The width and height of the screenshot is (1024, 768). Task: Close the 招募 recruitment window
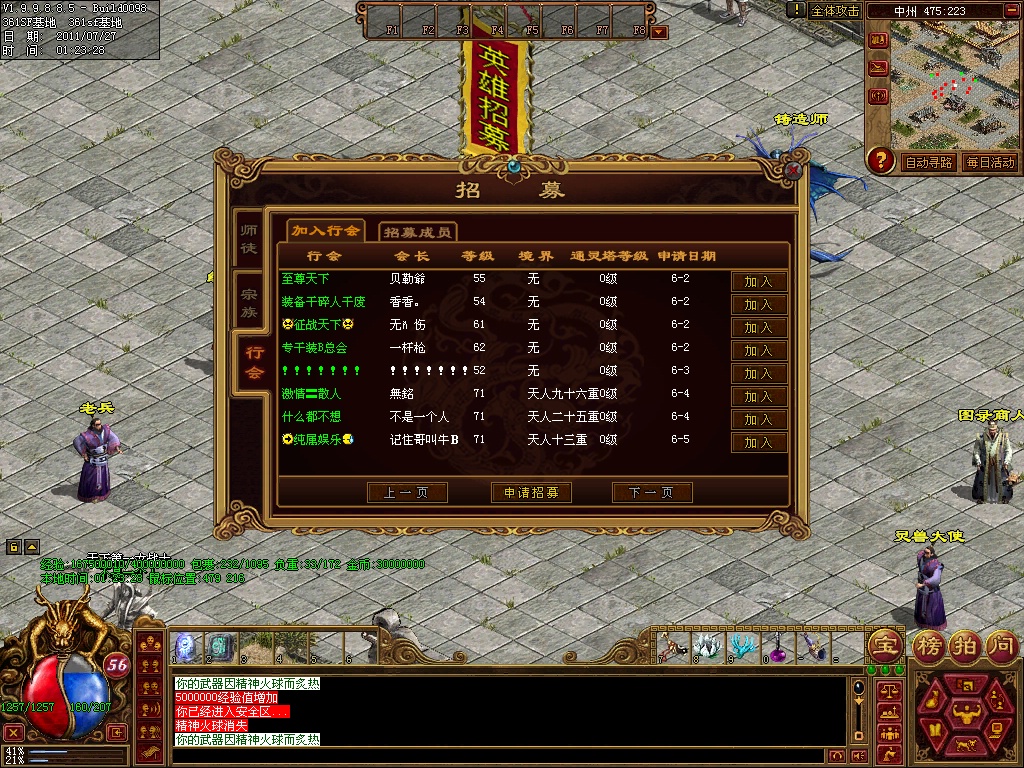click(x=793, y=170)
